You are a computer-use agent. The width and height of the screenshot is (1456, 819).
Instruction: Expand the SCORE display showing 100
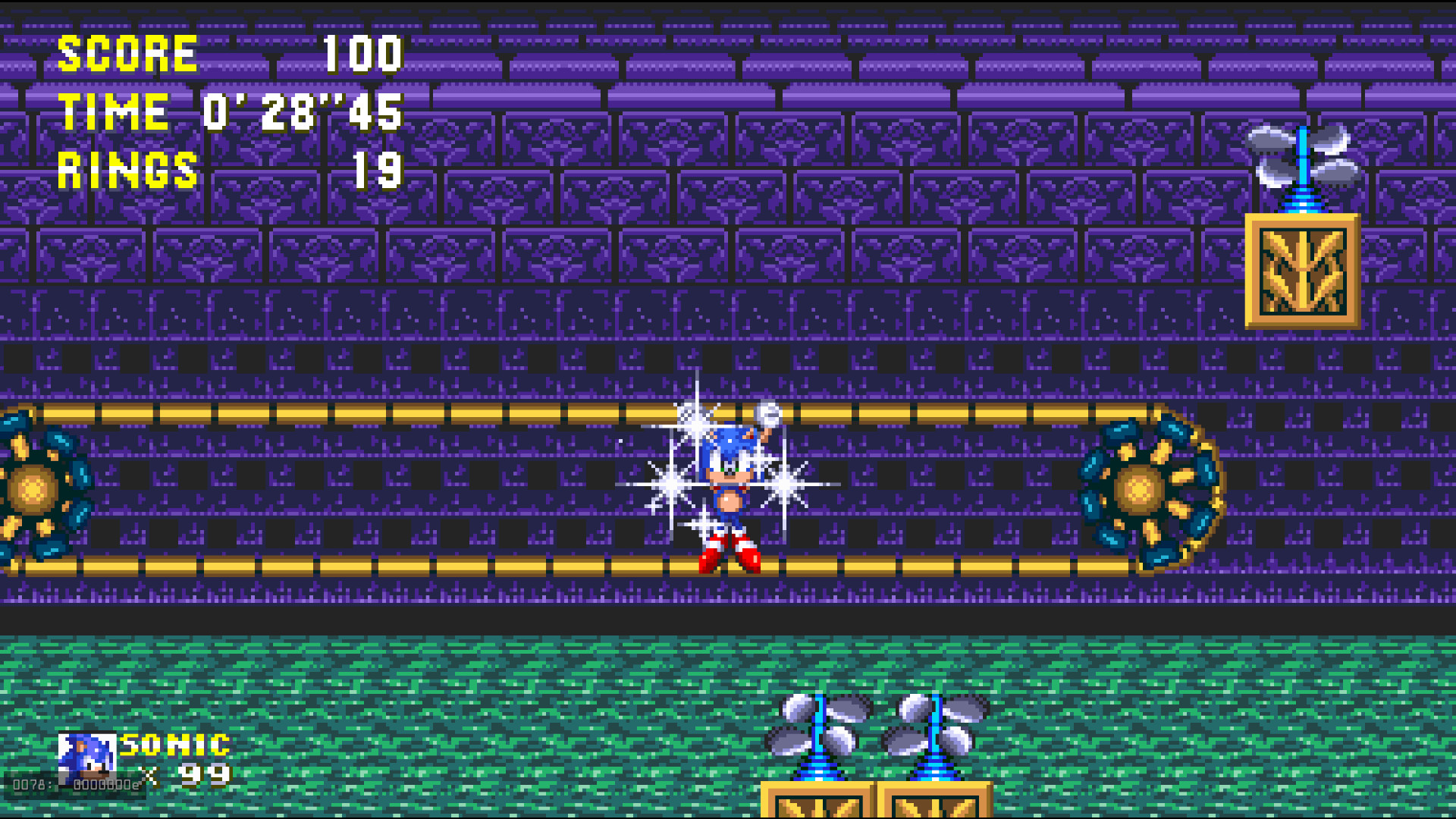(x=227, y=53)
